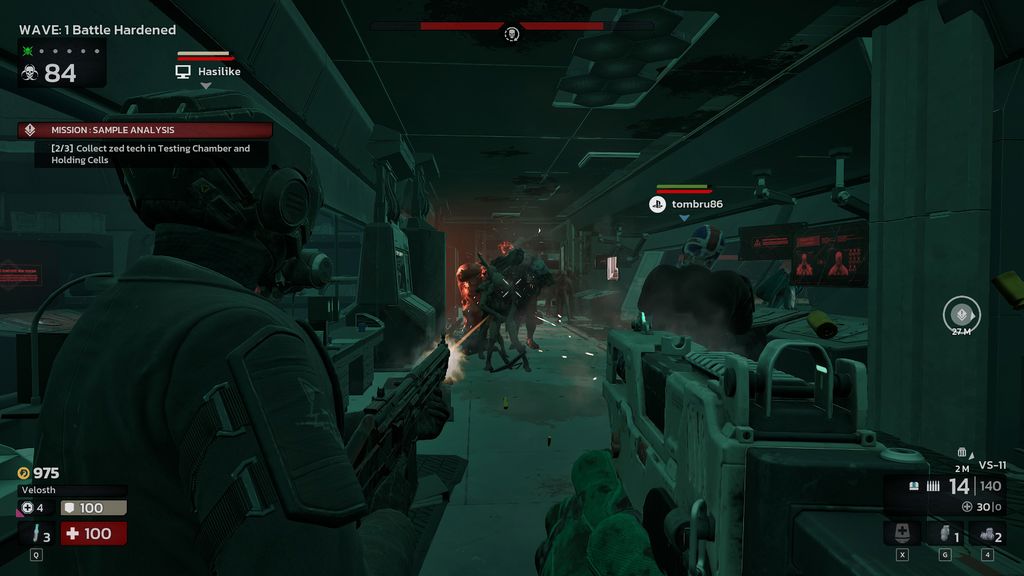Click teammate tombru86's nameplate
The width and height of the screenshot is (1024, 576).
(x=685, y=204)
